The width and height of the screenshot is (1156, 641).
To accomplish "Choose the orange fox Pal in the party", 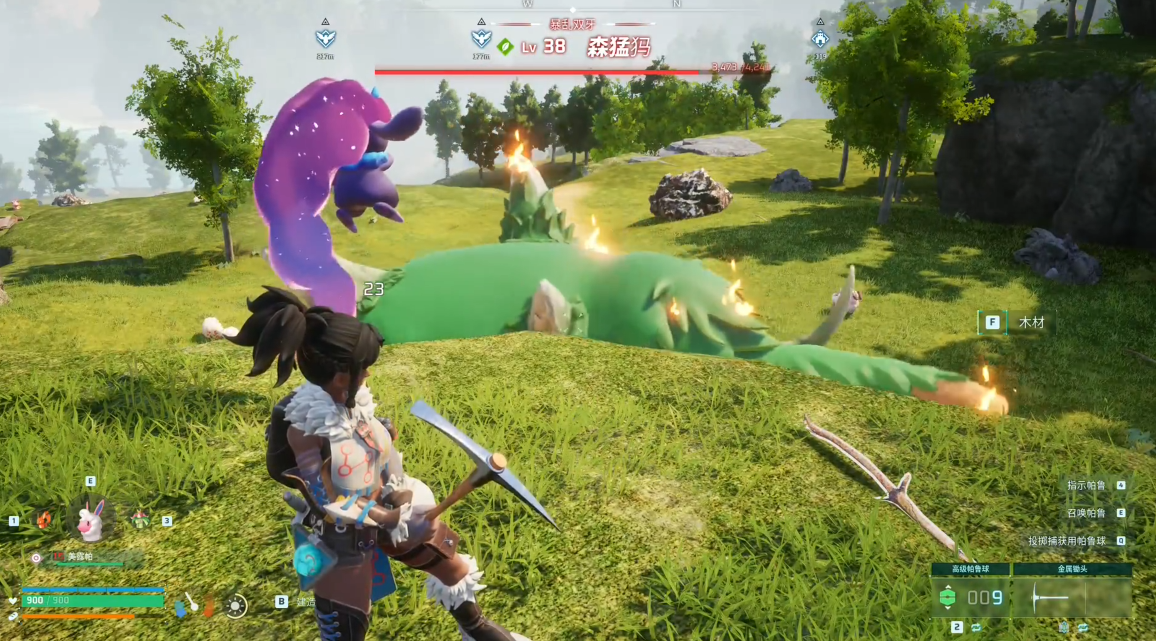I will point(44,520).
